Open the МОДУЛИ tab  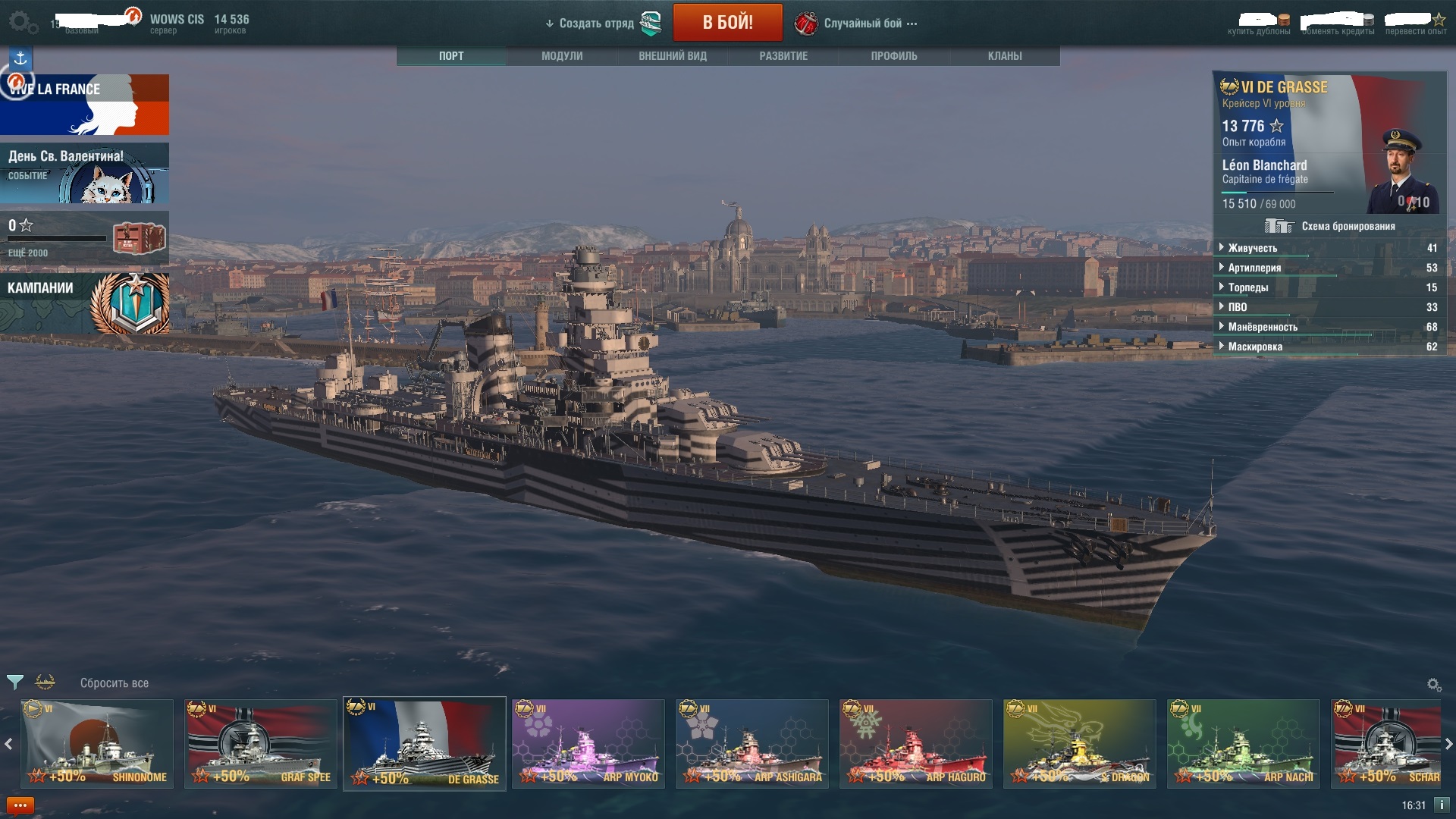pyautogui.click(x=562, y=56)
